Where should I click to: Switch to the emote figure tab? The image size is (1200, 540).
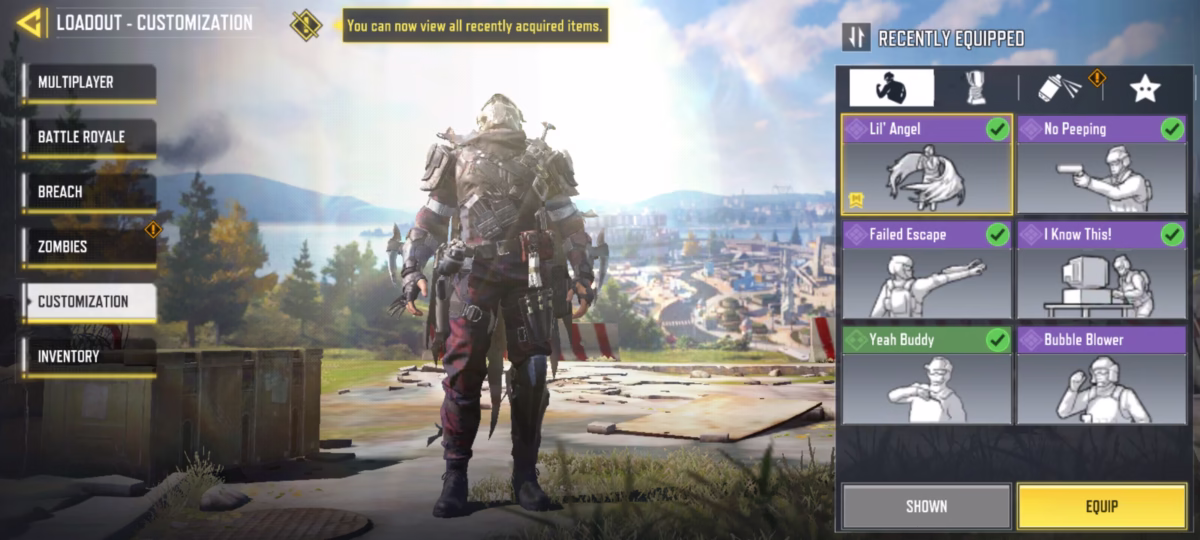coord(891,88)
